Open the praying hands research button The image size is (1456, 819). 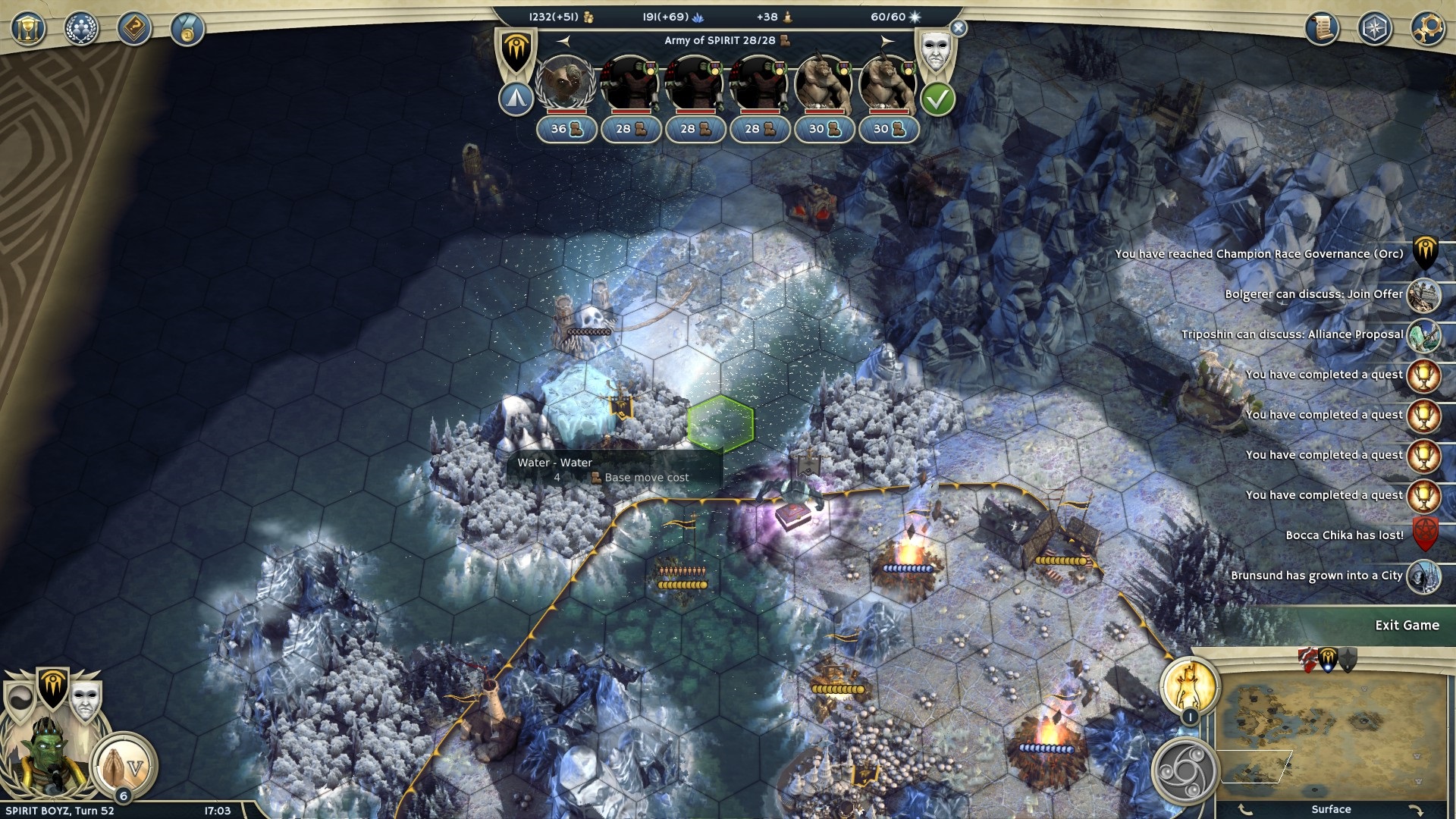(124, 764)
